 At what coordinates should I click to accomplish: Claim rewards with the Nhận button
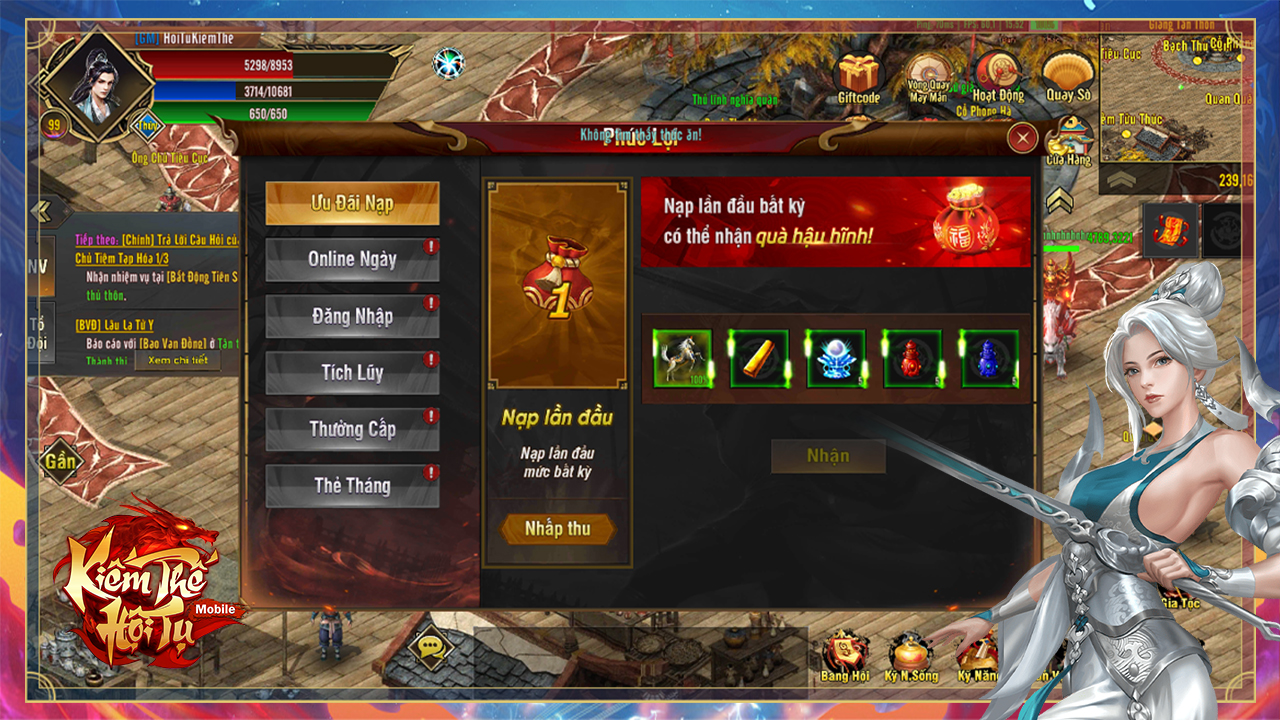click(x=828, y=457)
